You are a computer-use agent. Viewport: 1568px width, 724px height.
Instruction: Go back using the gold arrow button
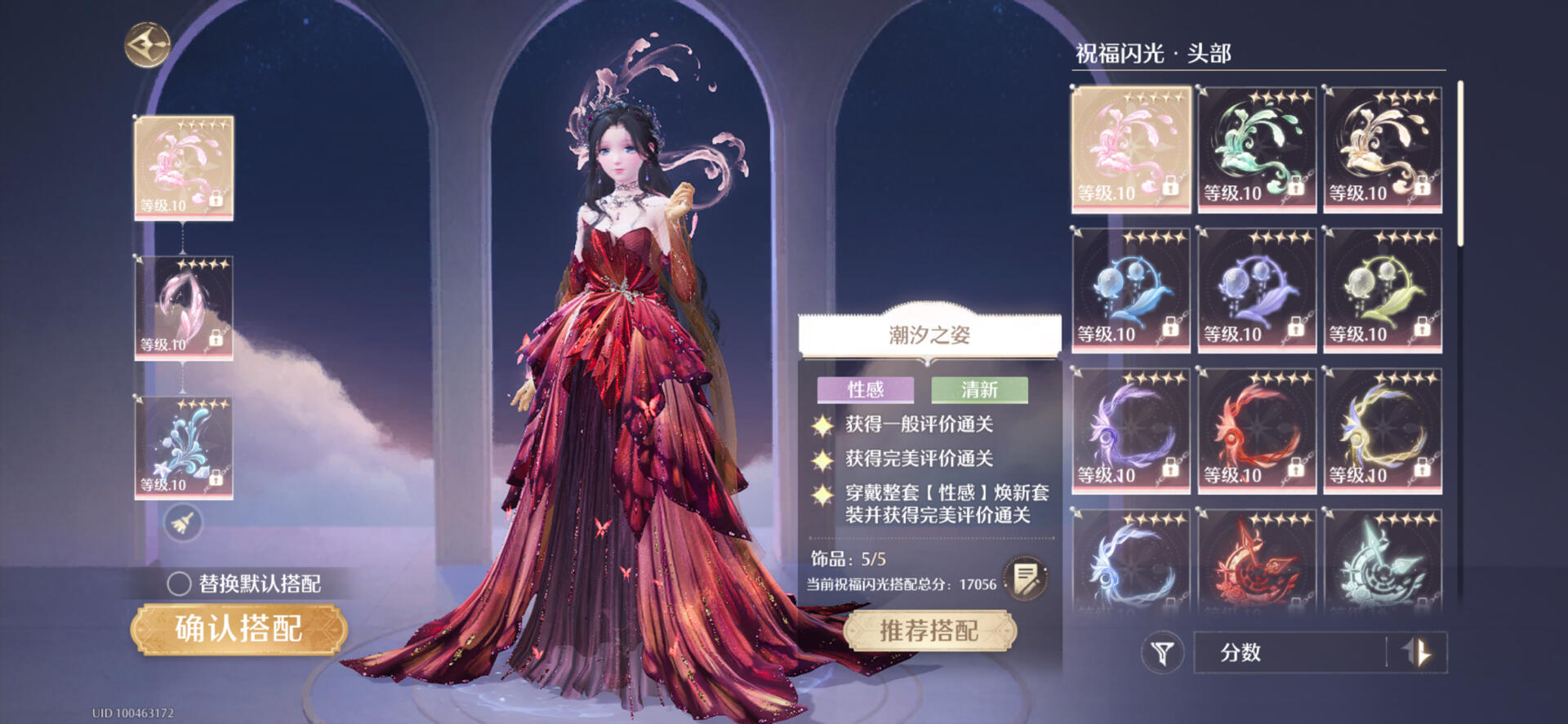point(147,45)
